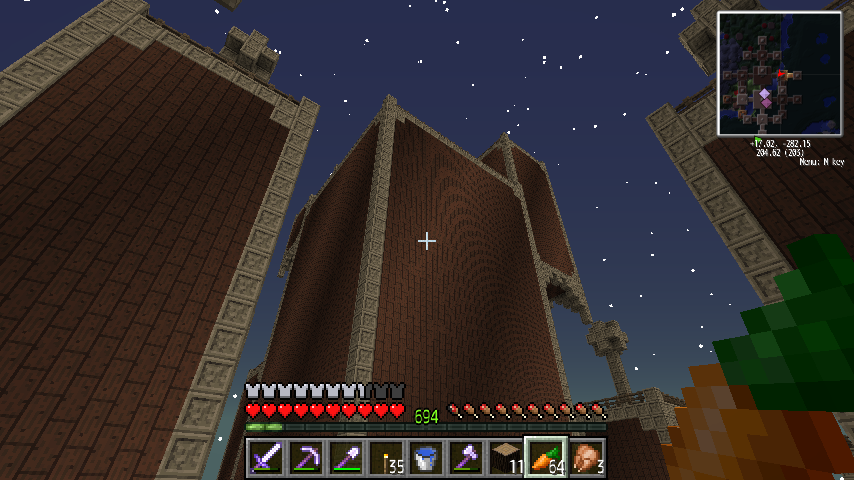Equip the enchanted axe from the hotbar
The width and height of the screenshot is (854, 480).
tap(466, 458)
